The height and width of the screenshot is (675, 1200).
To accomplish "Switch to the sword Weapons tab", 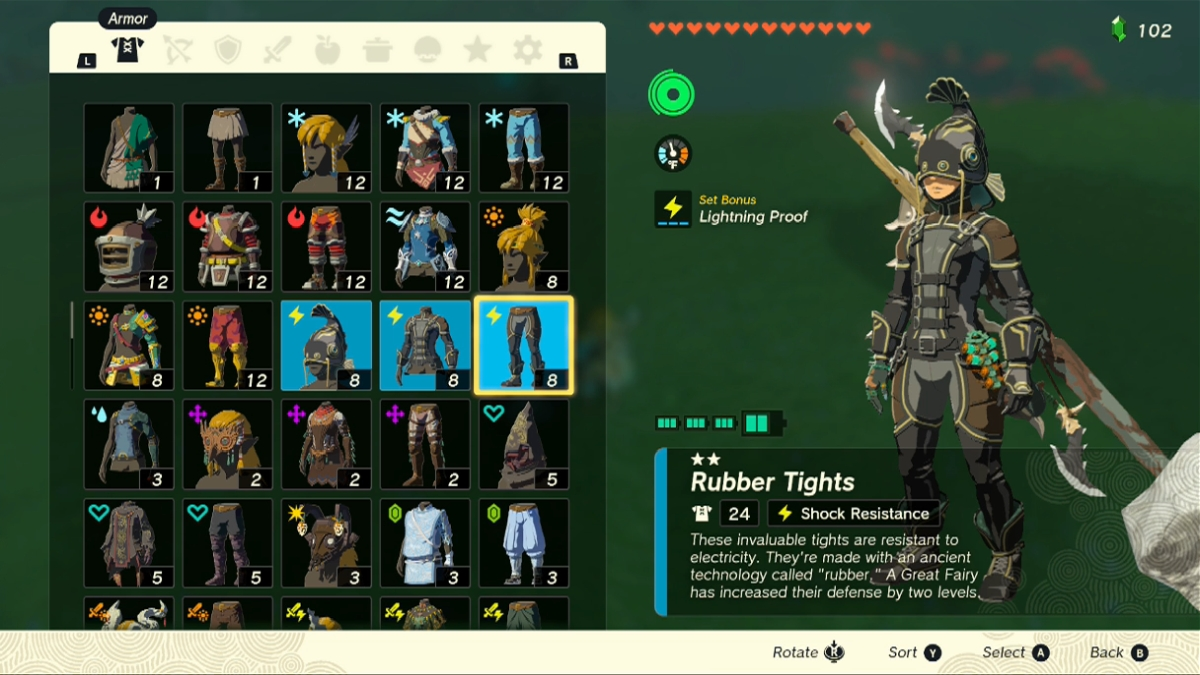I will click(x=277, y=50).
